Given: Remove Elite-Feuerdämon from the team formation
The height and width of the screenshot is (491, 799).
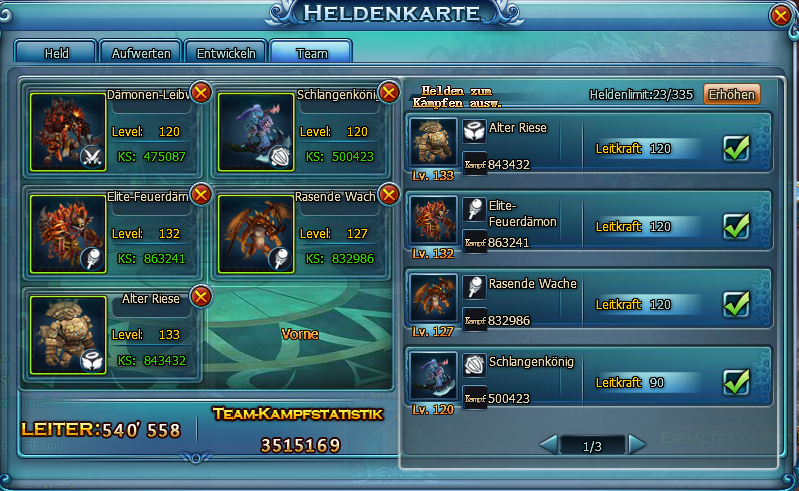Looking at the screenshot, I should coord(201,194).
